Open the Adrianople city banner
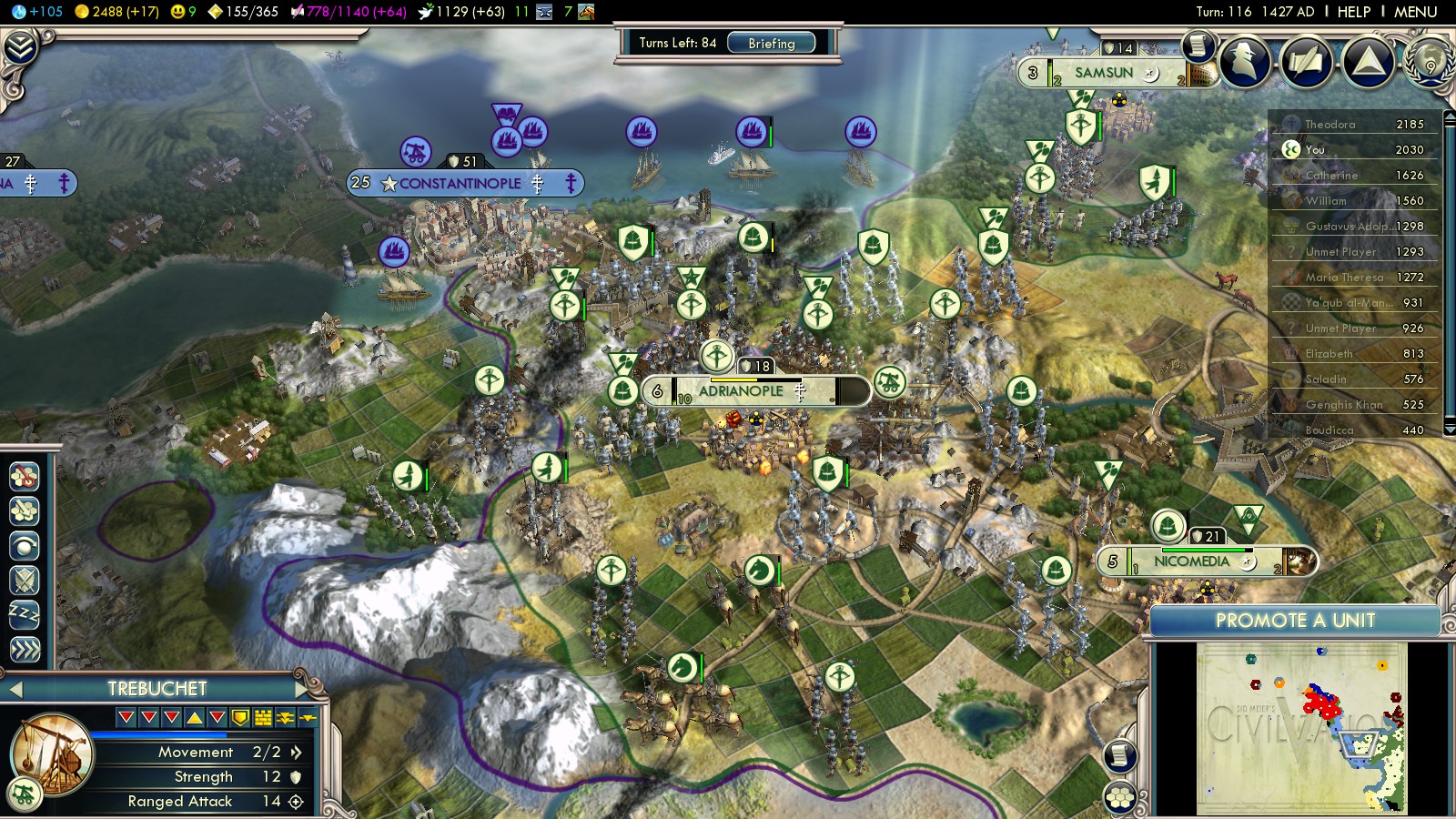The height and width of the screenshot is (819, 1456). [741, 391]
